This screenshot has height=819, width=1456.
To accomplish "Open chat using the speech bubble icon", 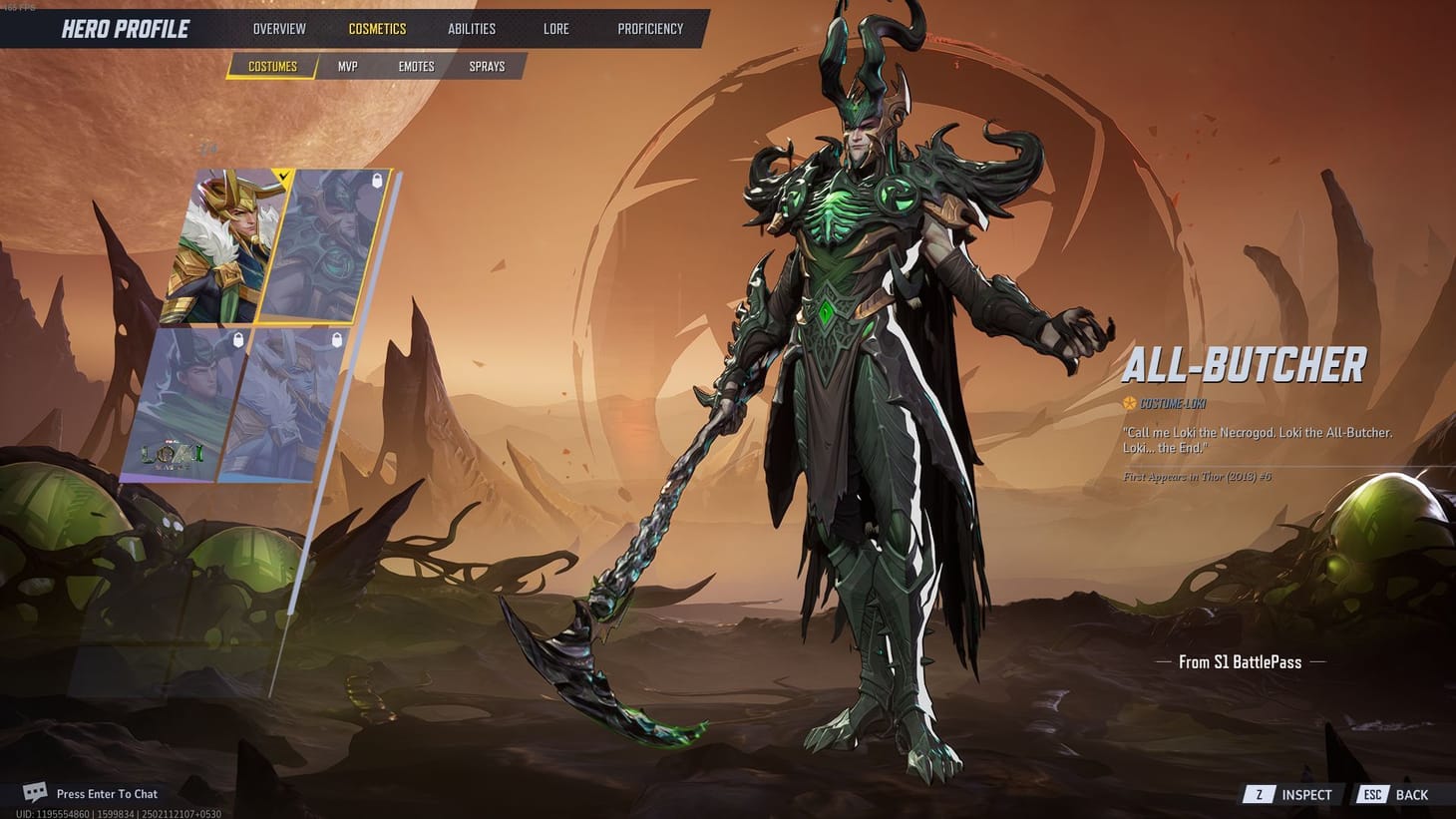I will pyautogui.click(x=36, y=791).
